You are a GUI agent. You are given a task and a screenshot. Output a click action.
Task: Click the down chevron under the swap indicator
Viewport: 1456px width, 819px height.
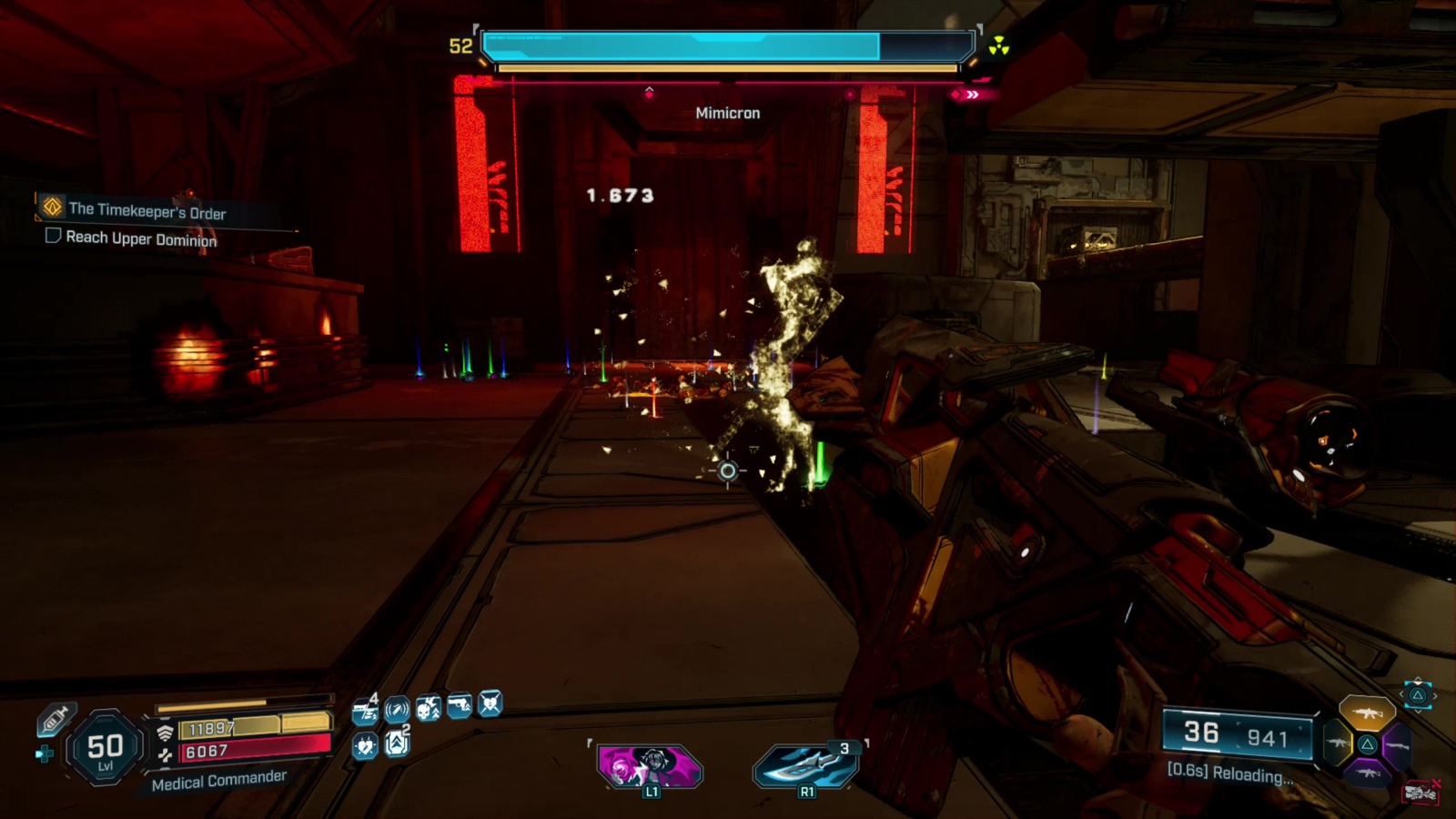(1417, 712)
